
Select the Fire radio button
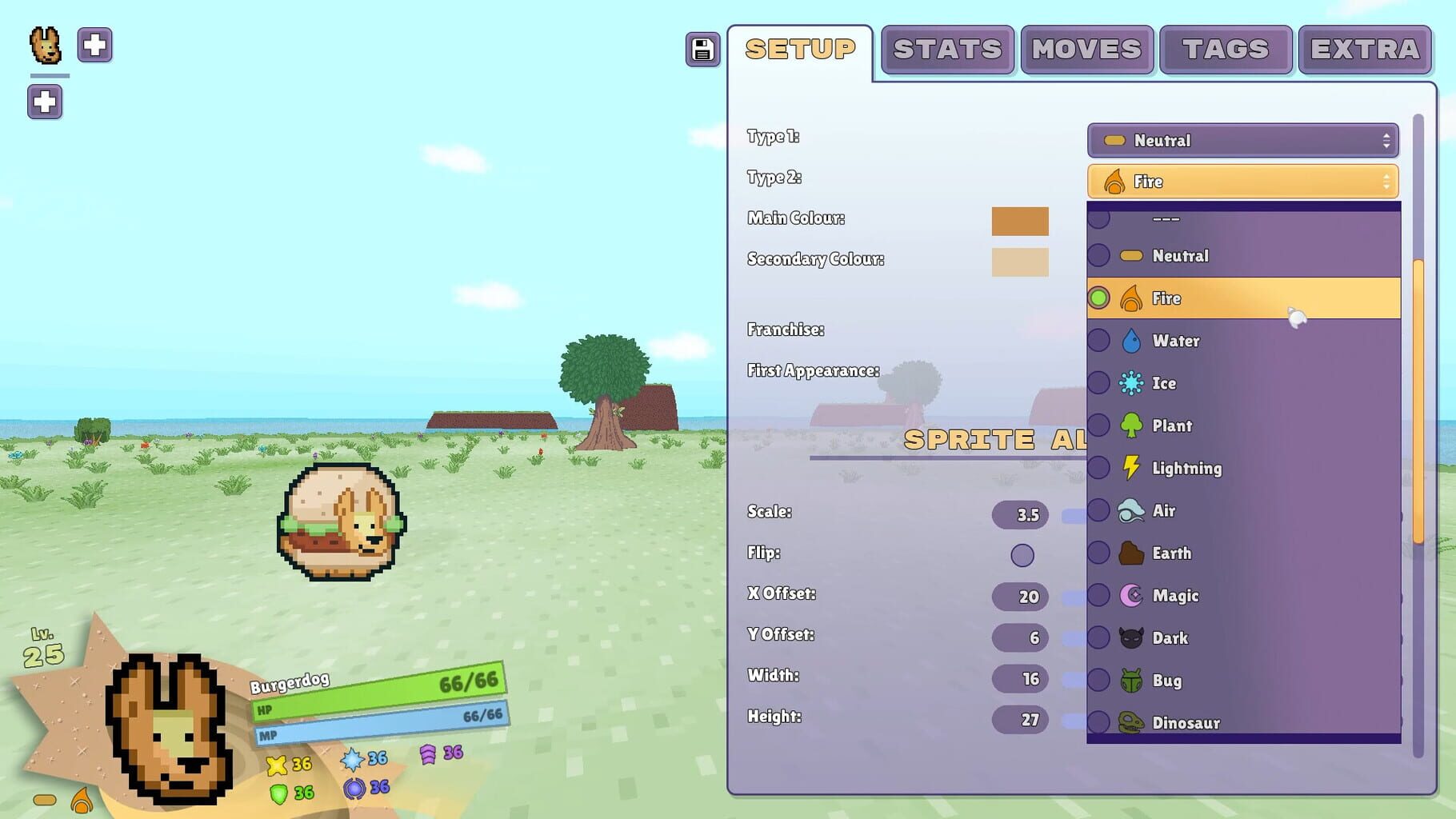(x=1100, y=297)
